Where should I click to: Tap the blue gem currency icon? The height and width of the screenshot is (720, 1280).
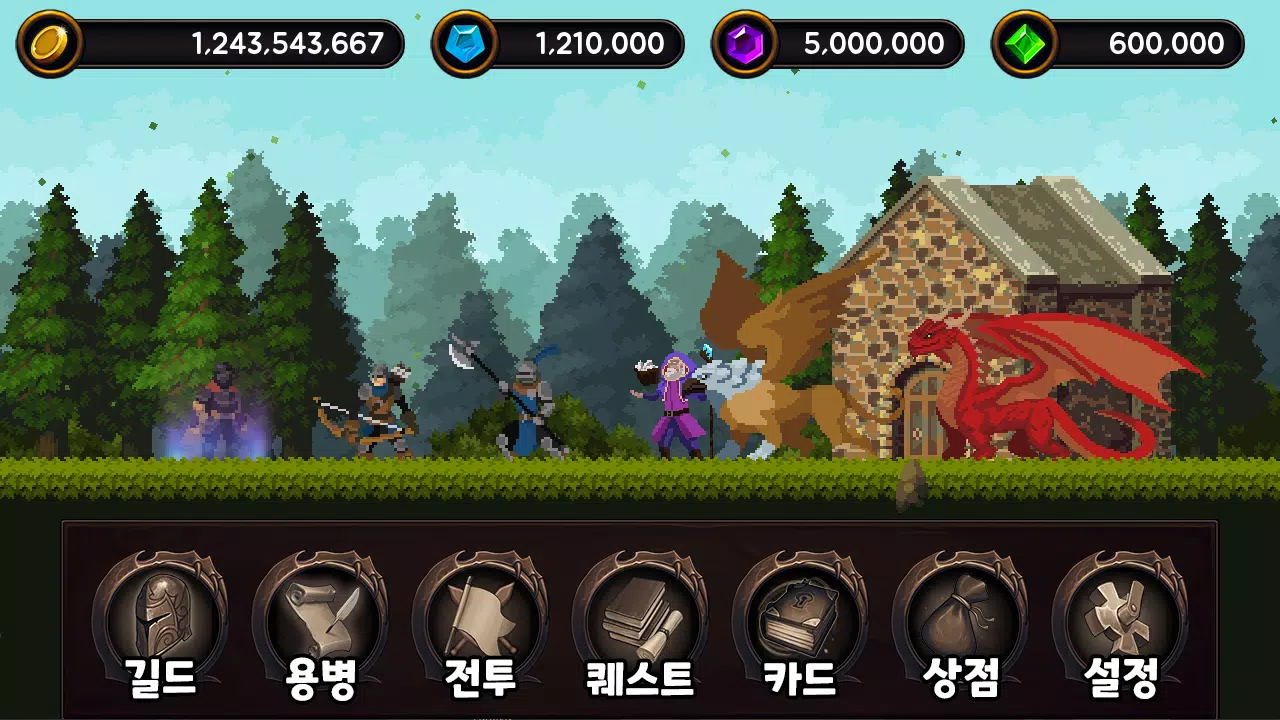coord(466,42)
